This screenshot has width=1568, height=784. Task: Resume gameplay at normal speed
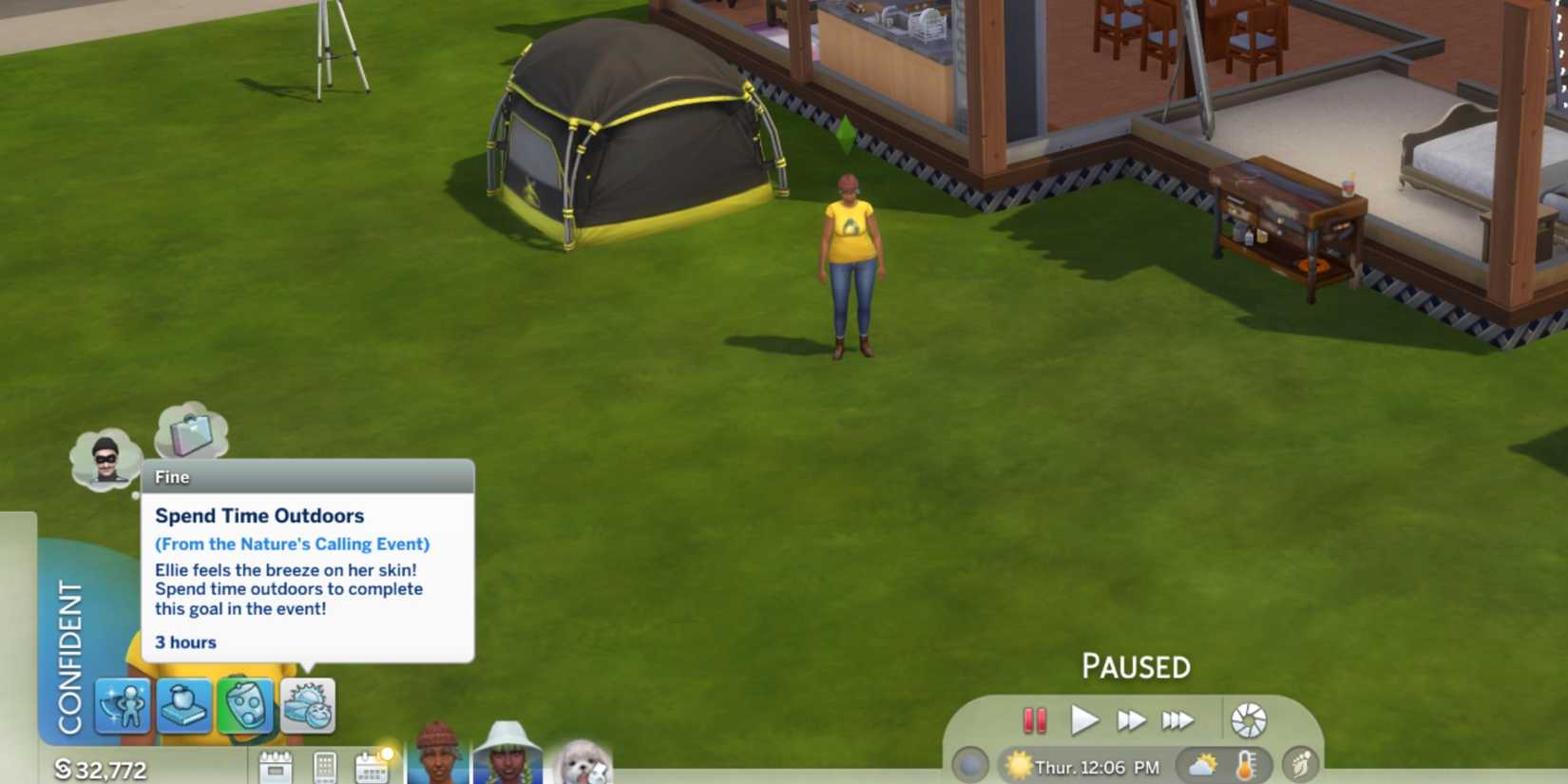point(1086,719)
